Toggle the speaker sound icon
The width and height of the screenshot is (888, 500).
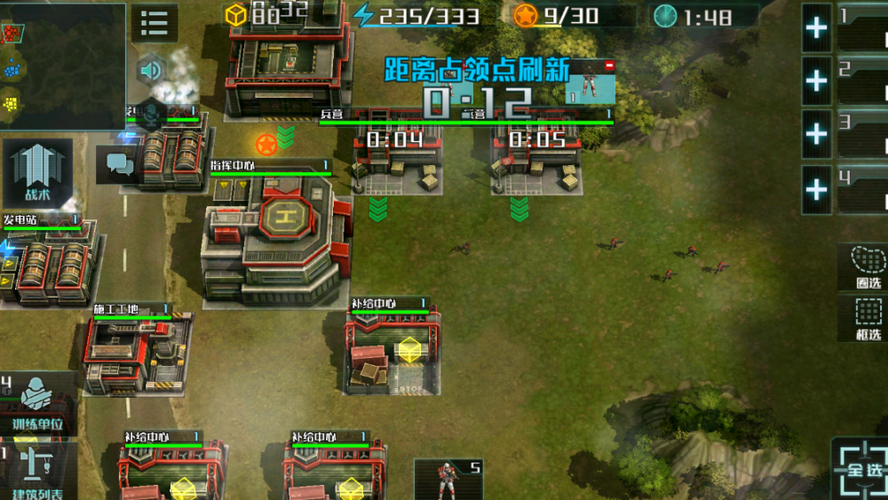coord(151,70)
